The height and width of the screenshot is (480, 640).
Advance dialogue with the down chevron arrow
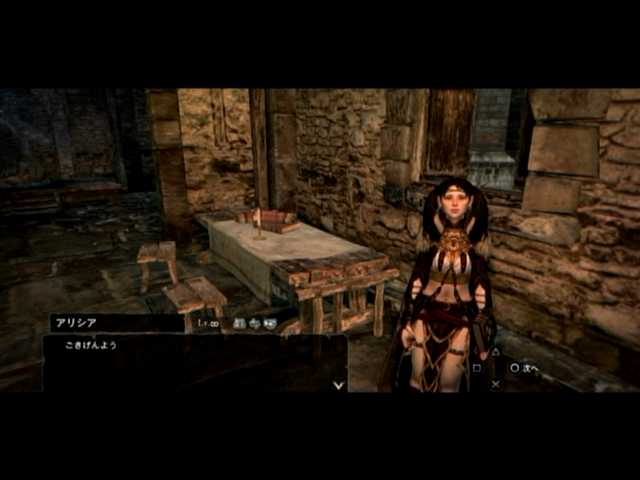(x=338, y=384)
